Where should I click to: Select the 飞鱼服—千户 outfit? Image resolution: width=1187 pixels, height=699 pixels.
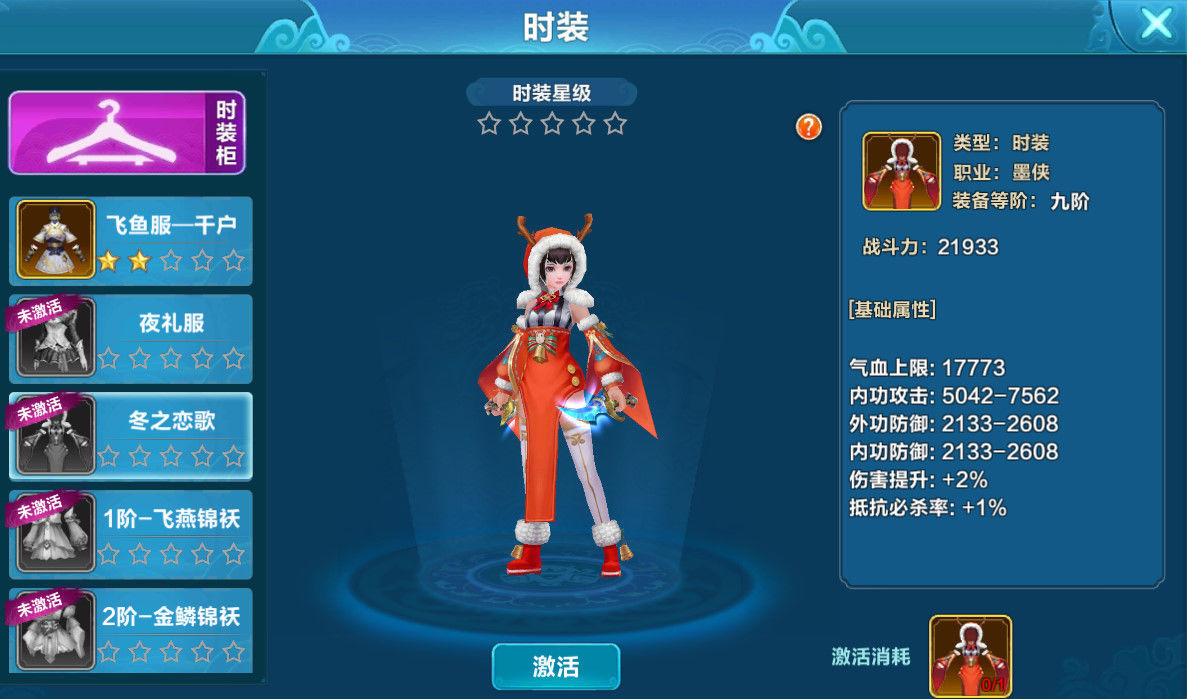131,241
